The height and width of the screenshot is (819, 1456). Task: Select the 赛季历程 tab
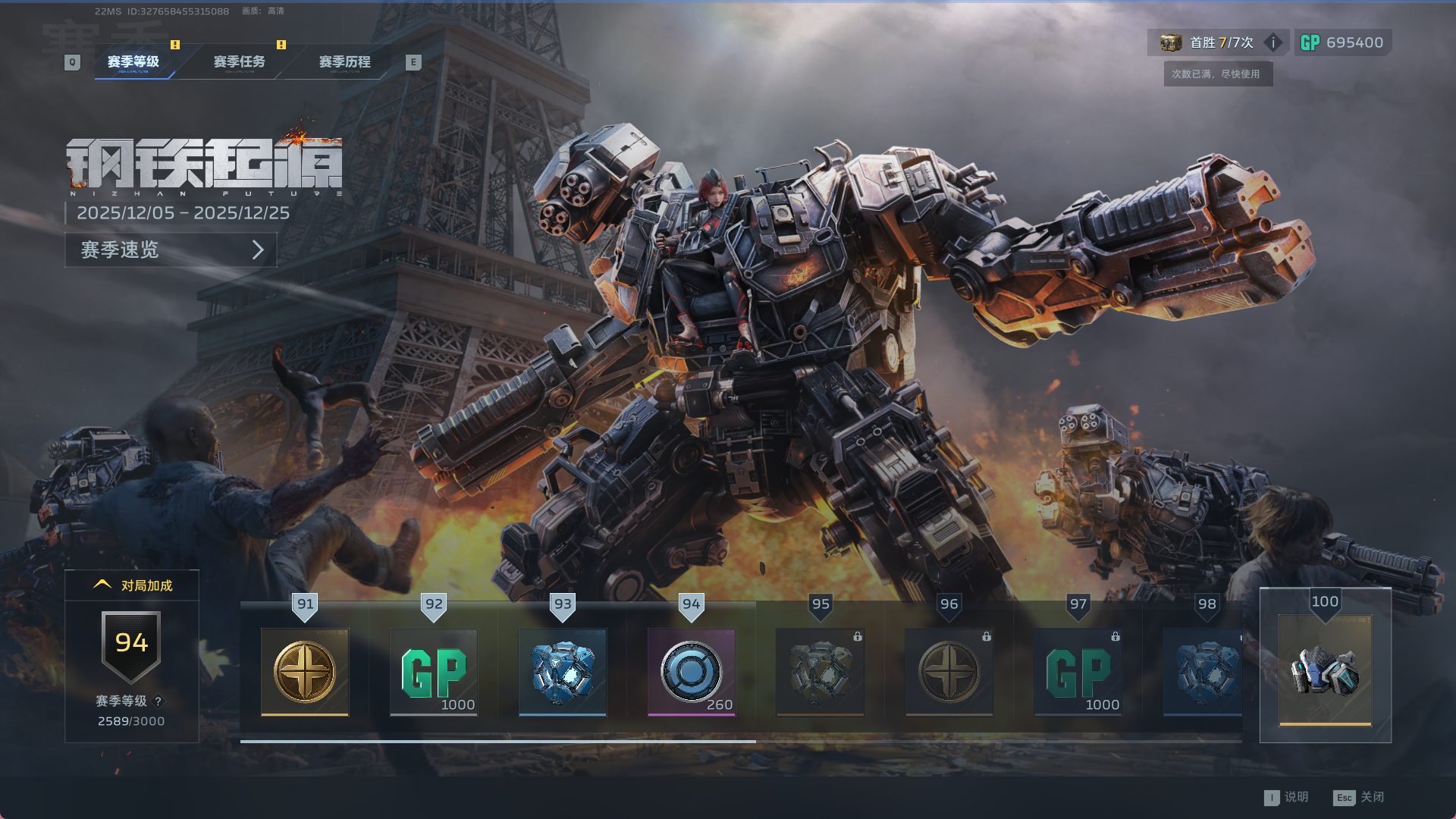point(344,61)
